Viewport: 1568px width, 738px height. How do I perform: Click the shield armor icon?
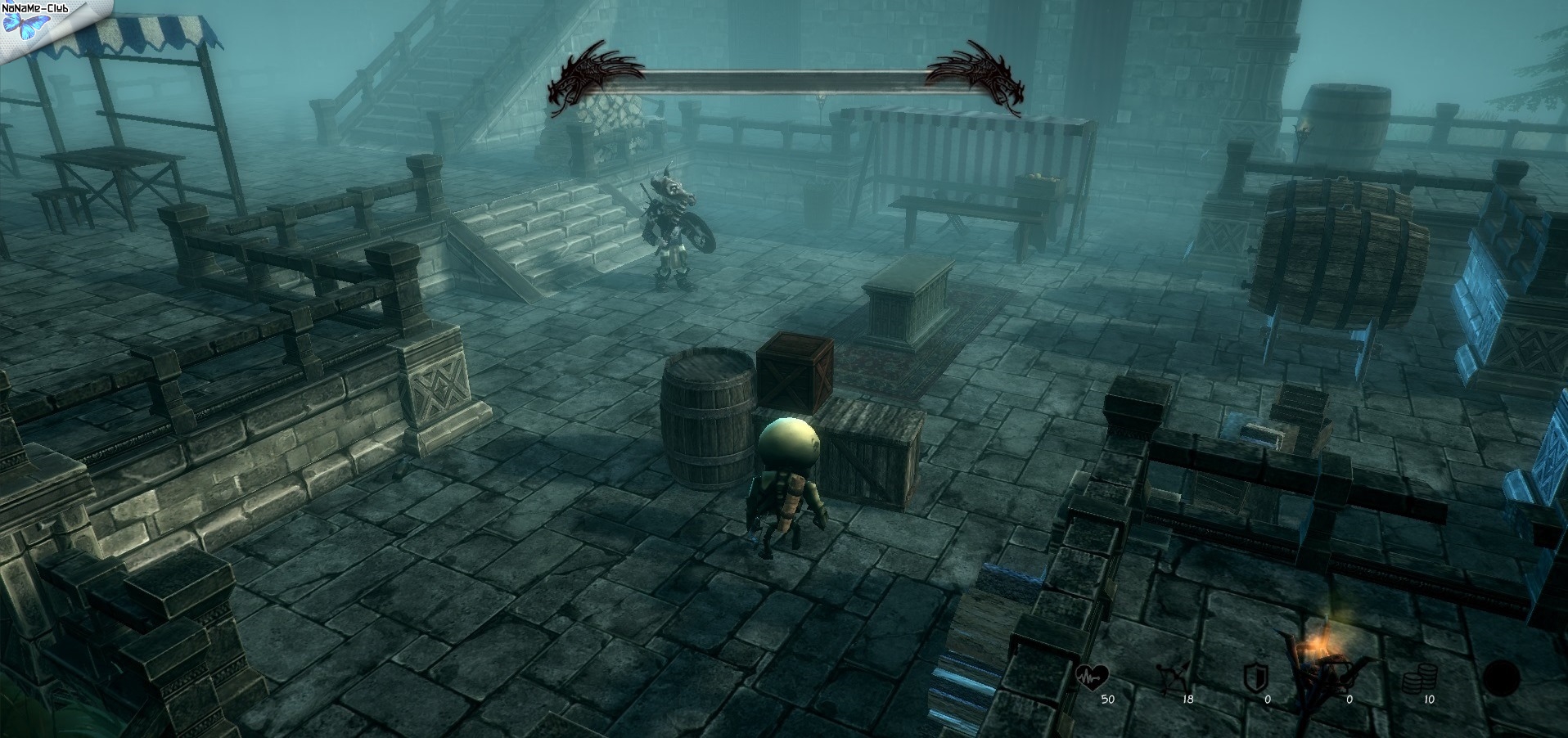tap(1255, 677)
